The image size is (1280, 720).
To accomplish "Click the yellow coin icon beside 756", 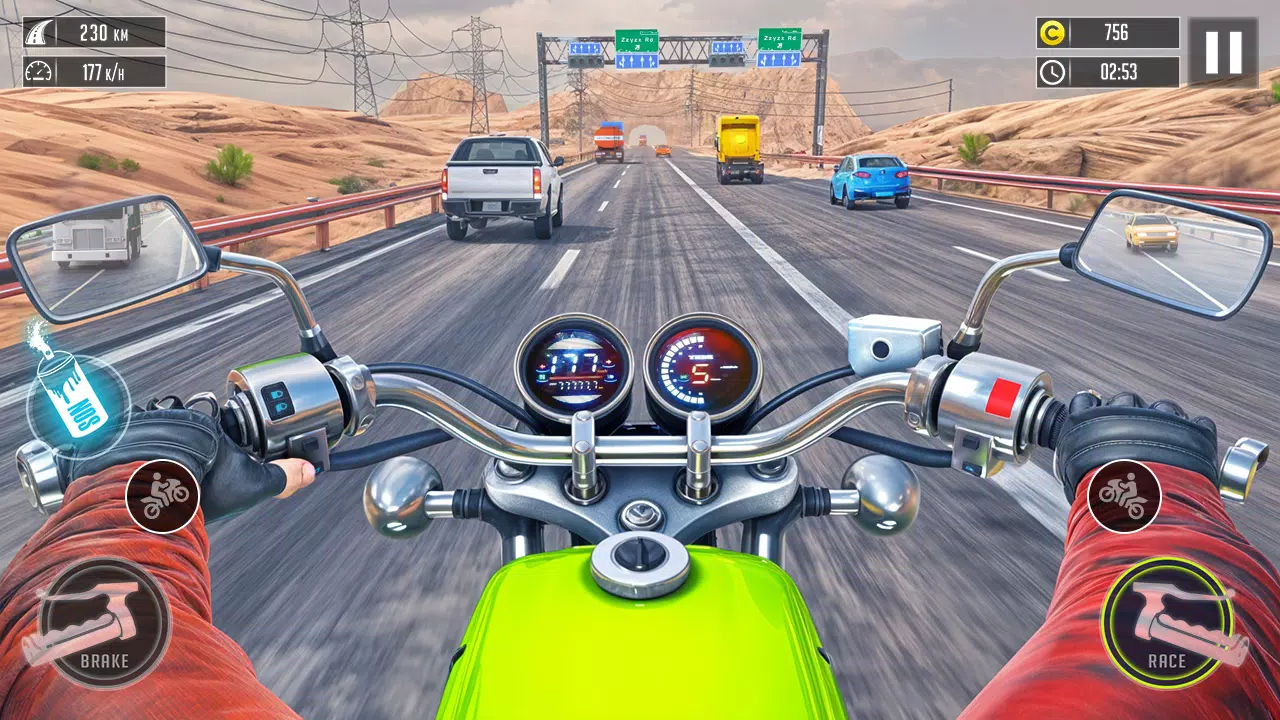I will tap(1050, 31).
